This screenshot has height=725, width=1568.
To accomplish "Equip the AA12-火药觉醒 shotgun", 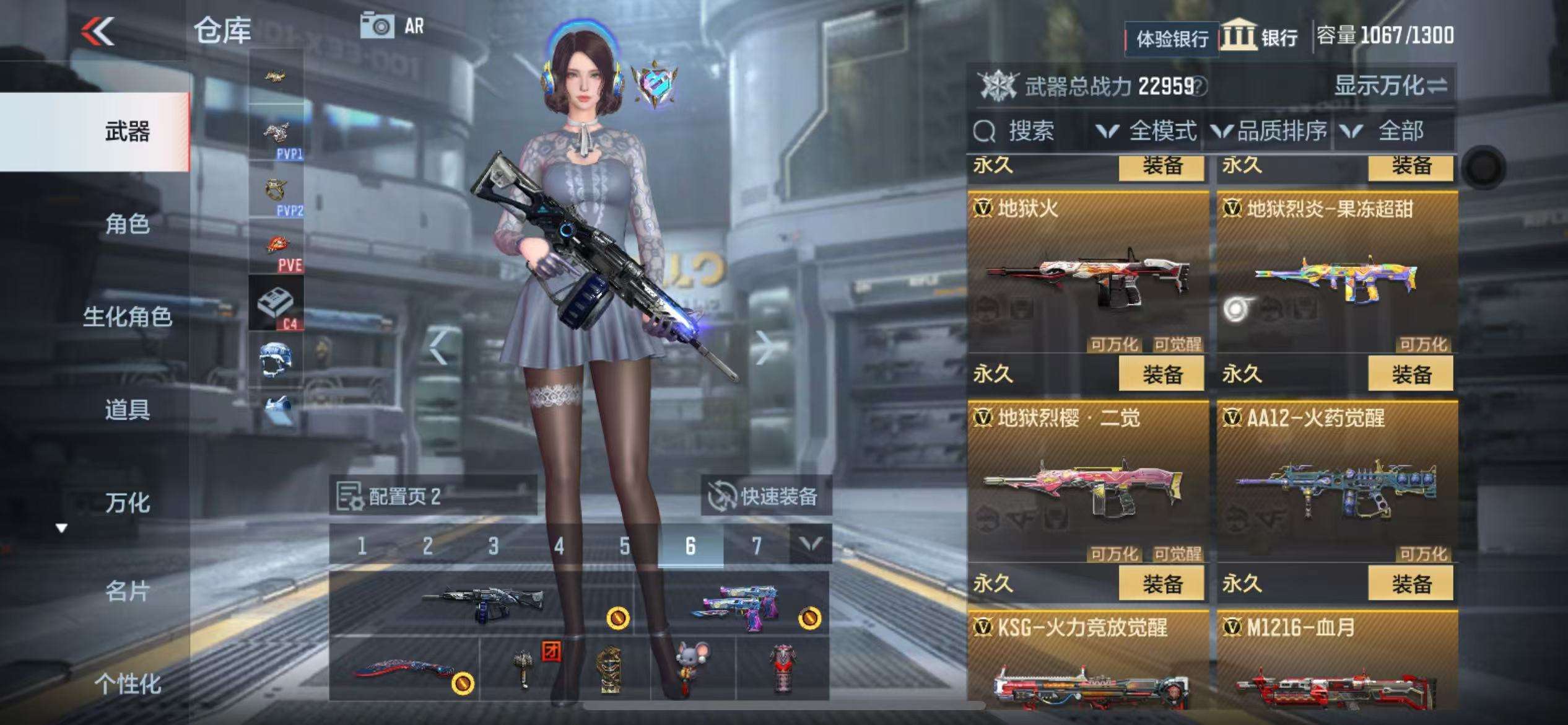I will pos(1411,584).
